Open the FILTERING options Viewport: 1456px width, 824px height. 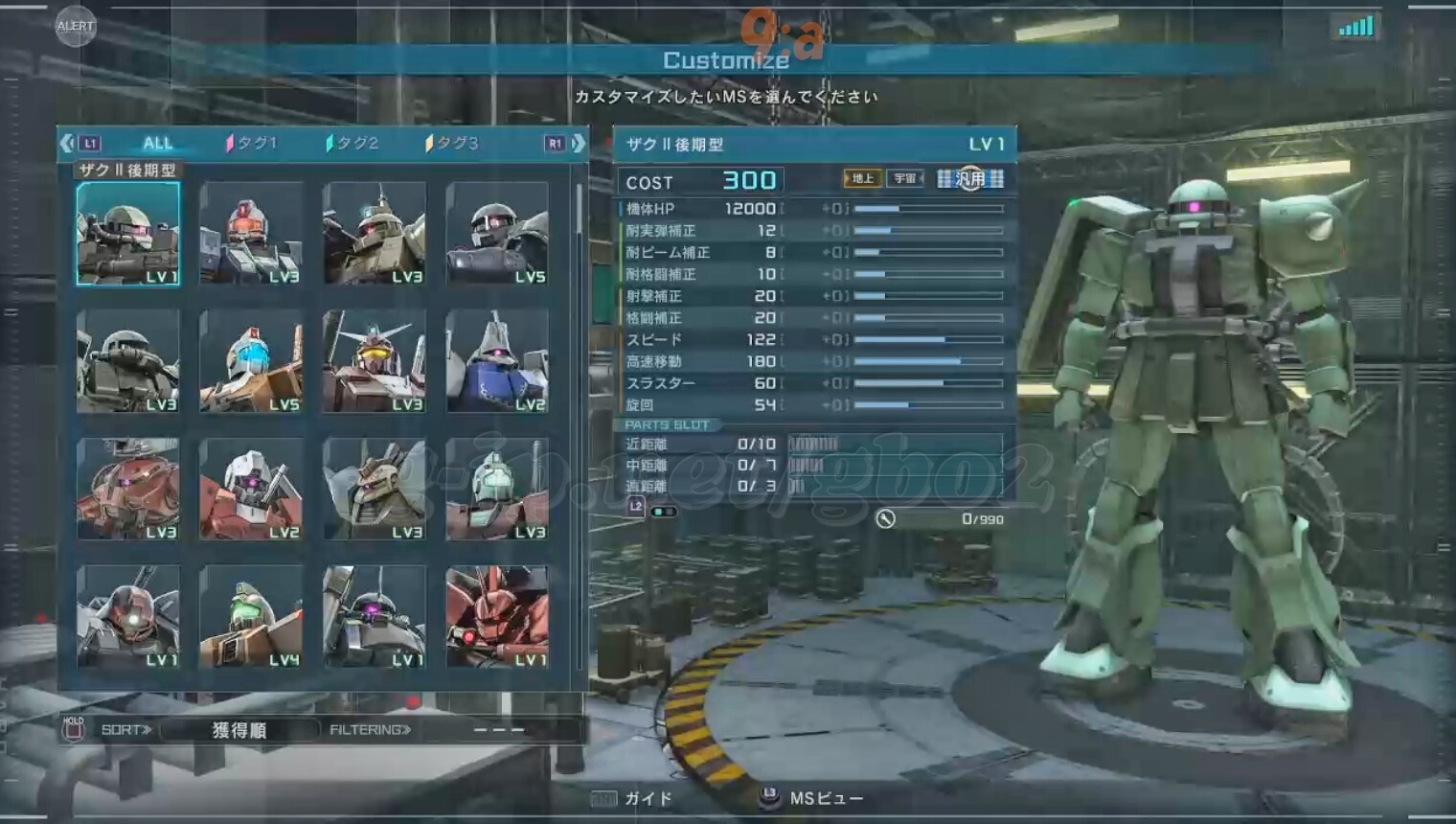370,730
